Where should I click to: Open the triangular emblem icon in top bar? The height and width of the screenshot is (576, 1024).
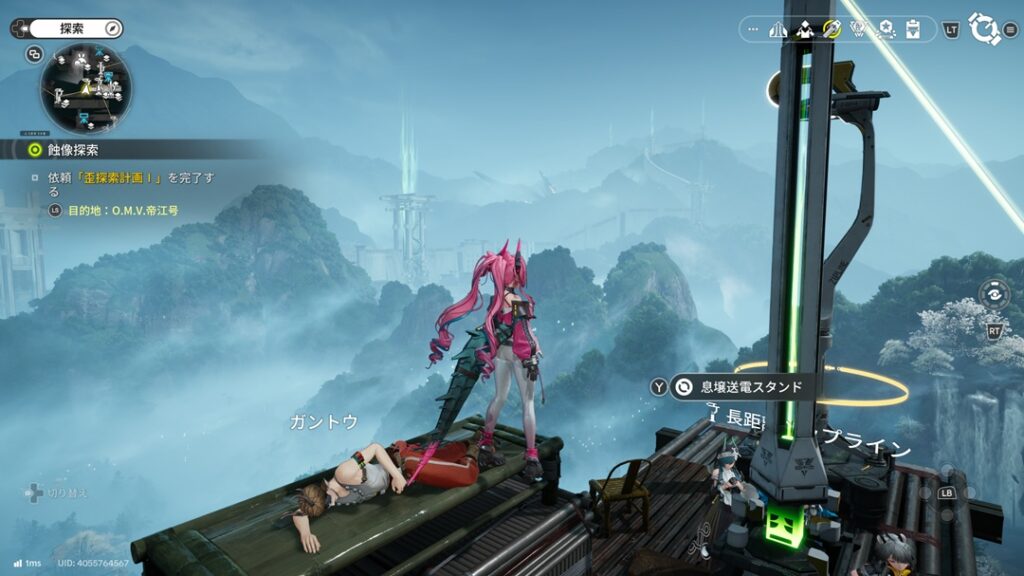click(858, 29)
